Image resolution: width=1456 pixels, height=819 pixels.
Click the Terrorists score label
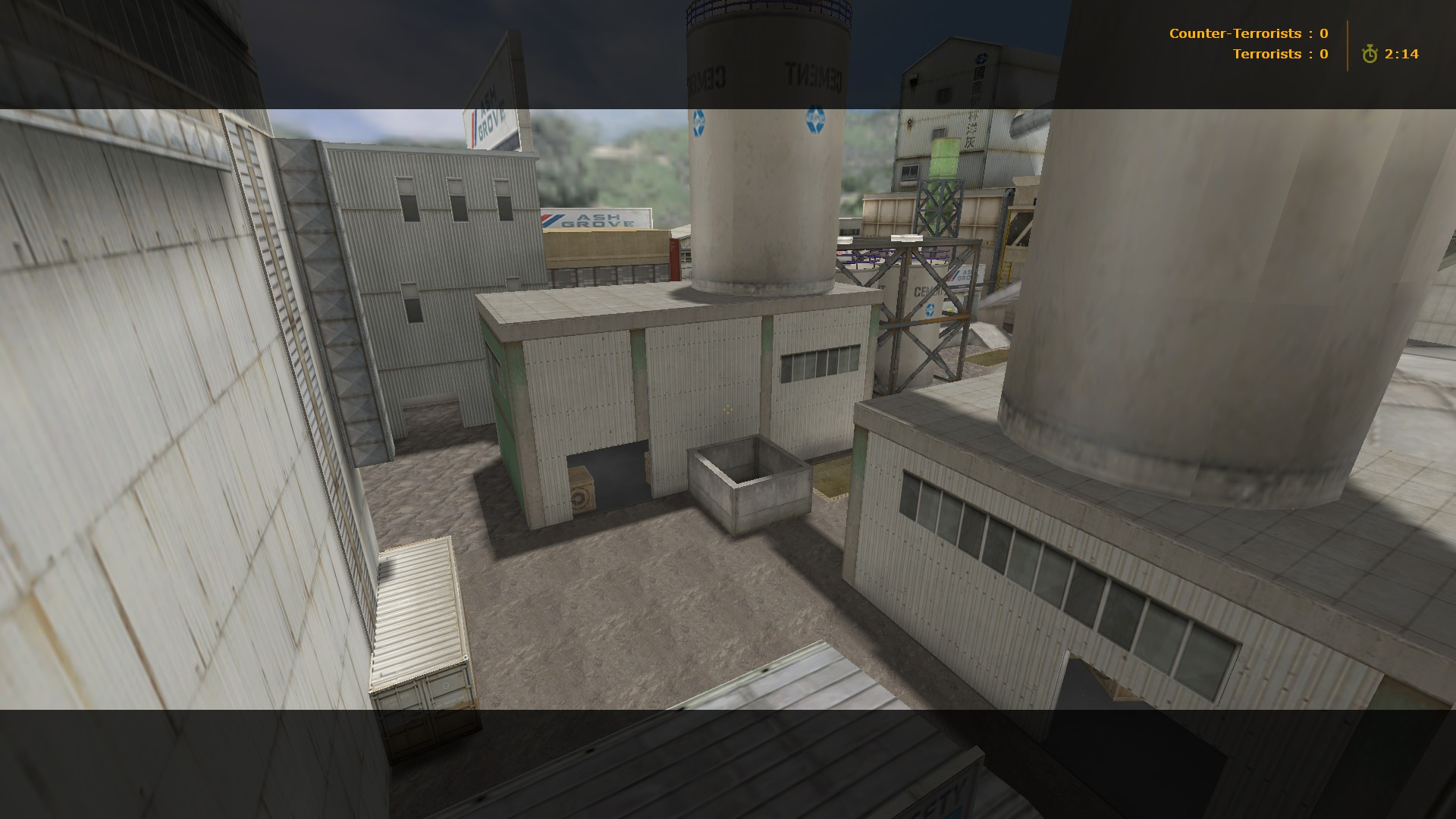[1266, 54]
